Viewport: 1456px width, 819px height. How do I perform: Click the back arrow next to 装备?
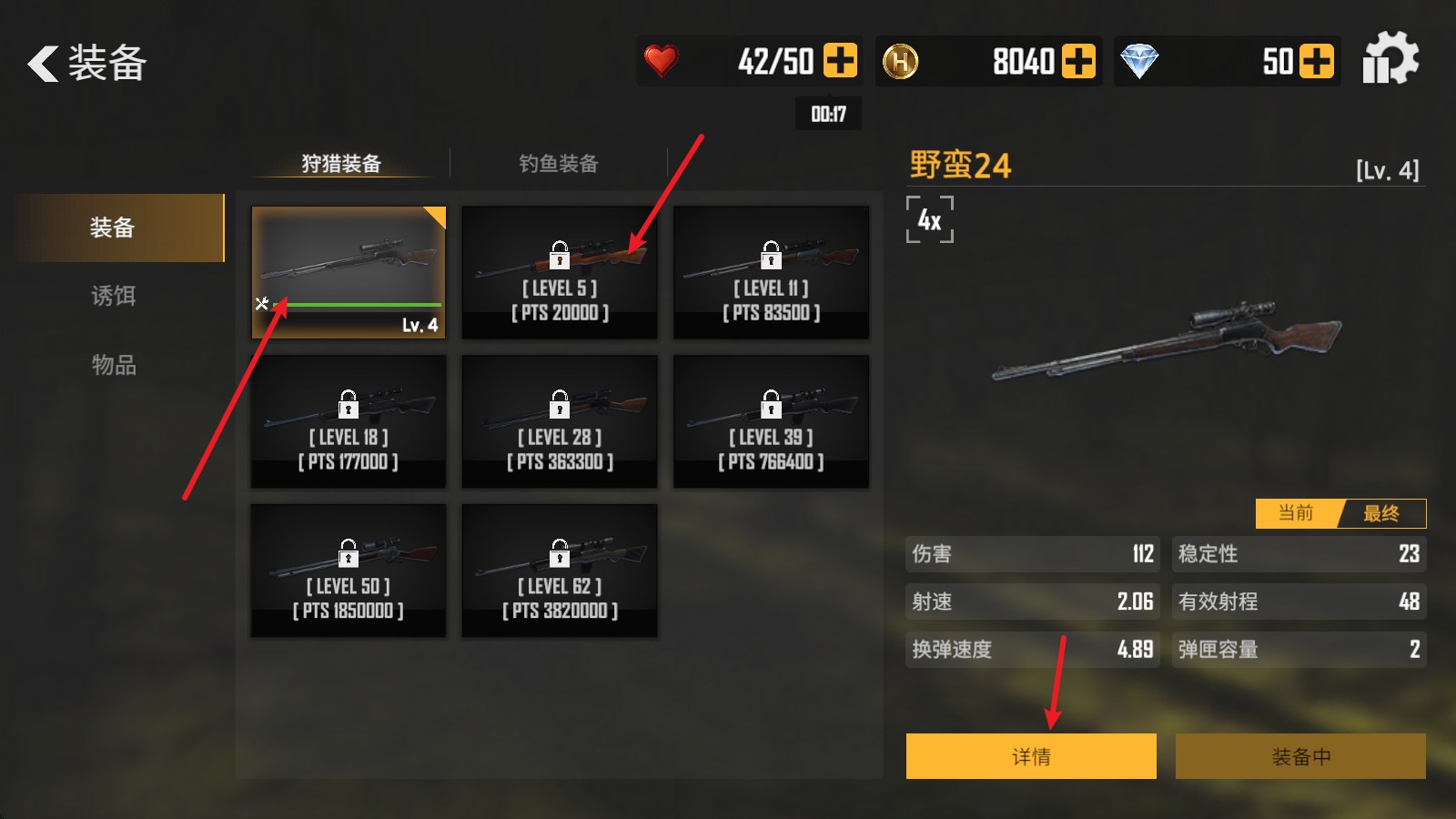tap(41, 64)
